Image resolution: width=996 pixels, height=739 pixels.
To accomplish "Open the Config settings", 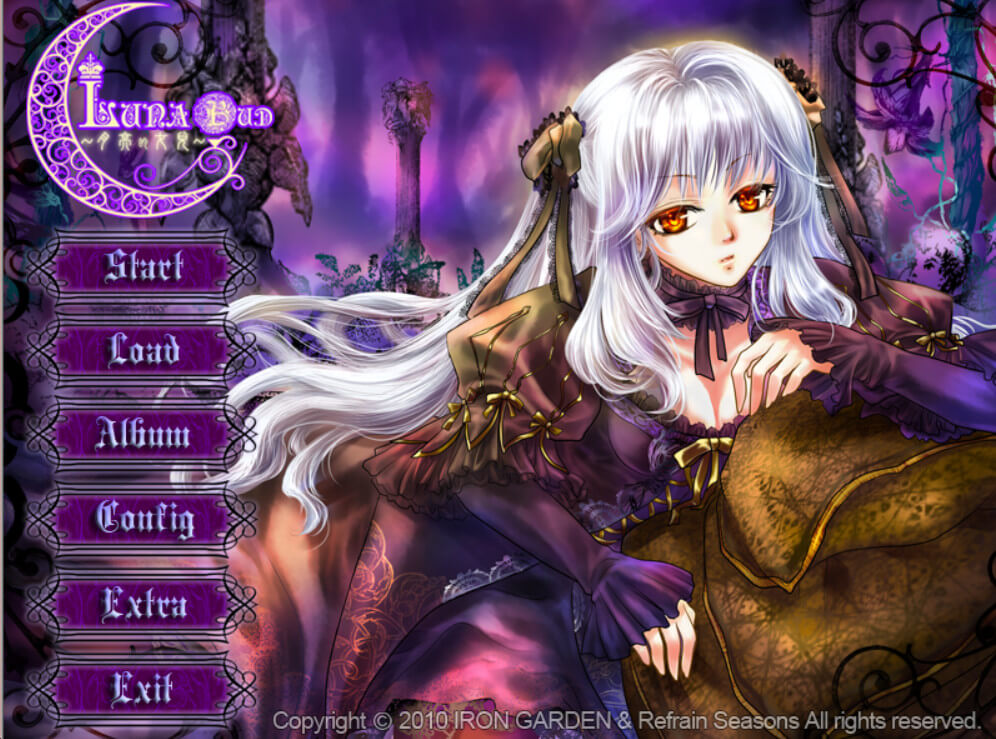I will pyautogui.click(x=142, y=519).
